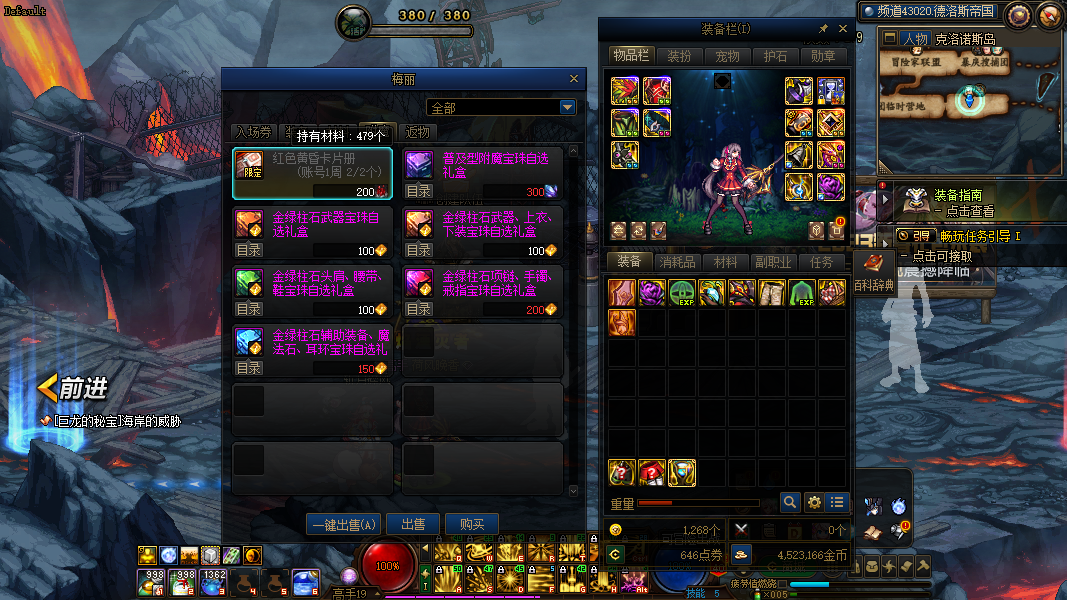Click the 出售 sell button
1067x600 pixels.
[x=413, y=524]
